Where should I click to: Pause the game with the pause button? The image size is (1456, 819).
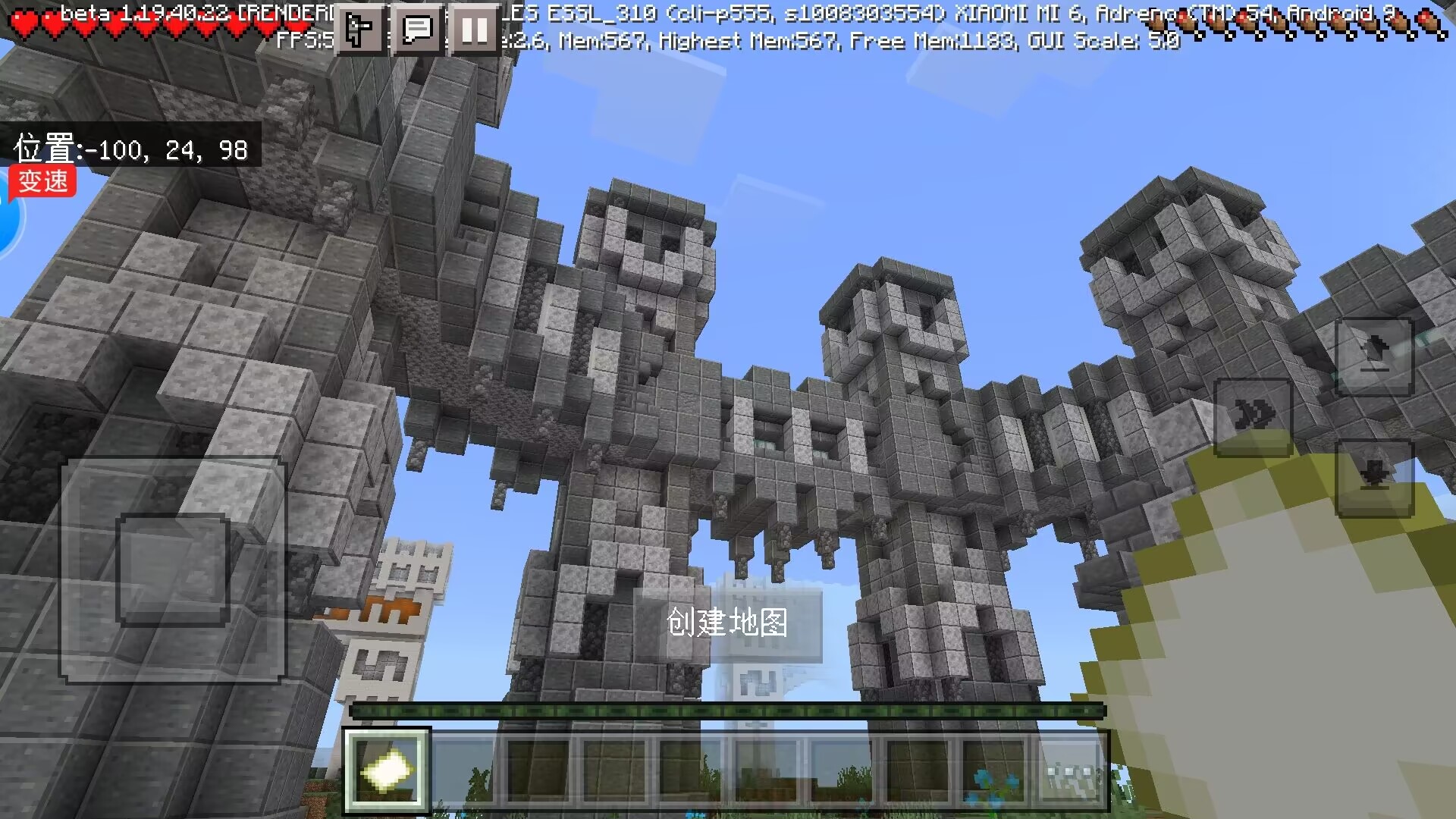[474, 30]
